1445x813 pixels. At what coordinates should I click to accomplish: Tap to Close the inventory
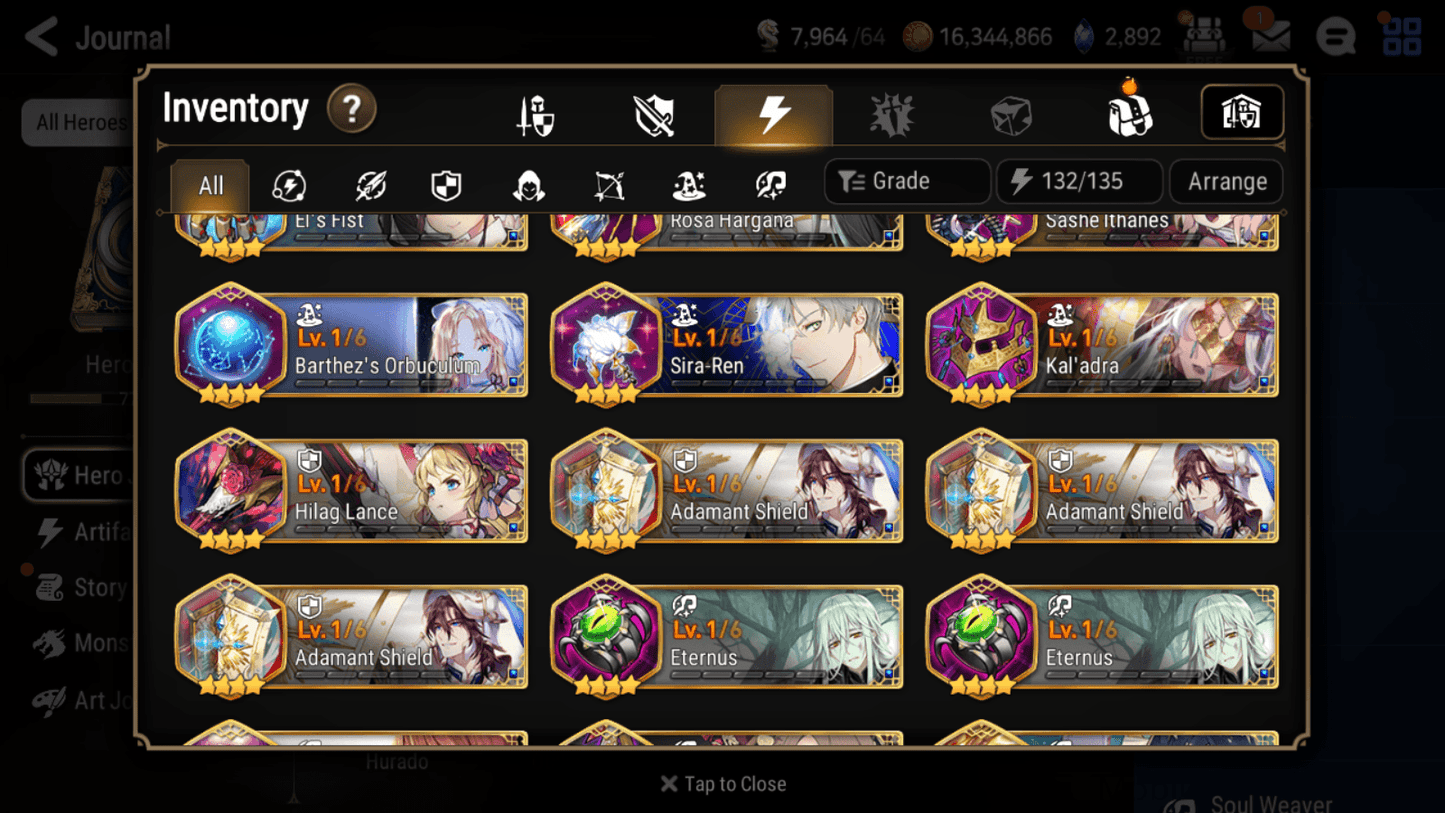click(723, 784)
